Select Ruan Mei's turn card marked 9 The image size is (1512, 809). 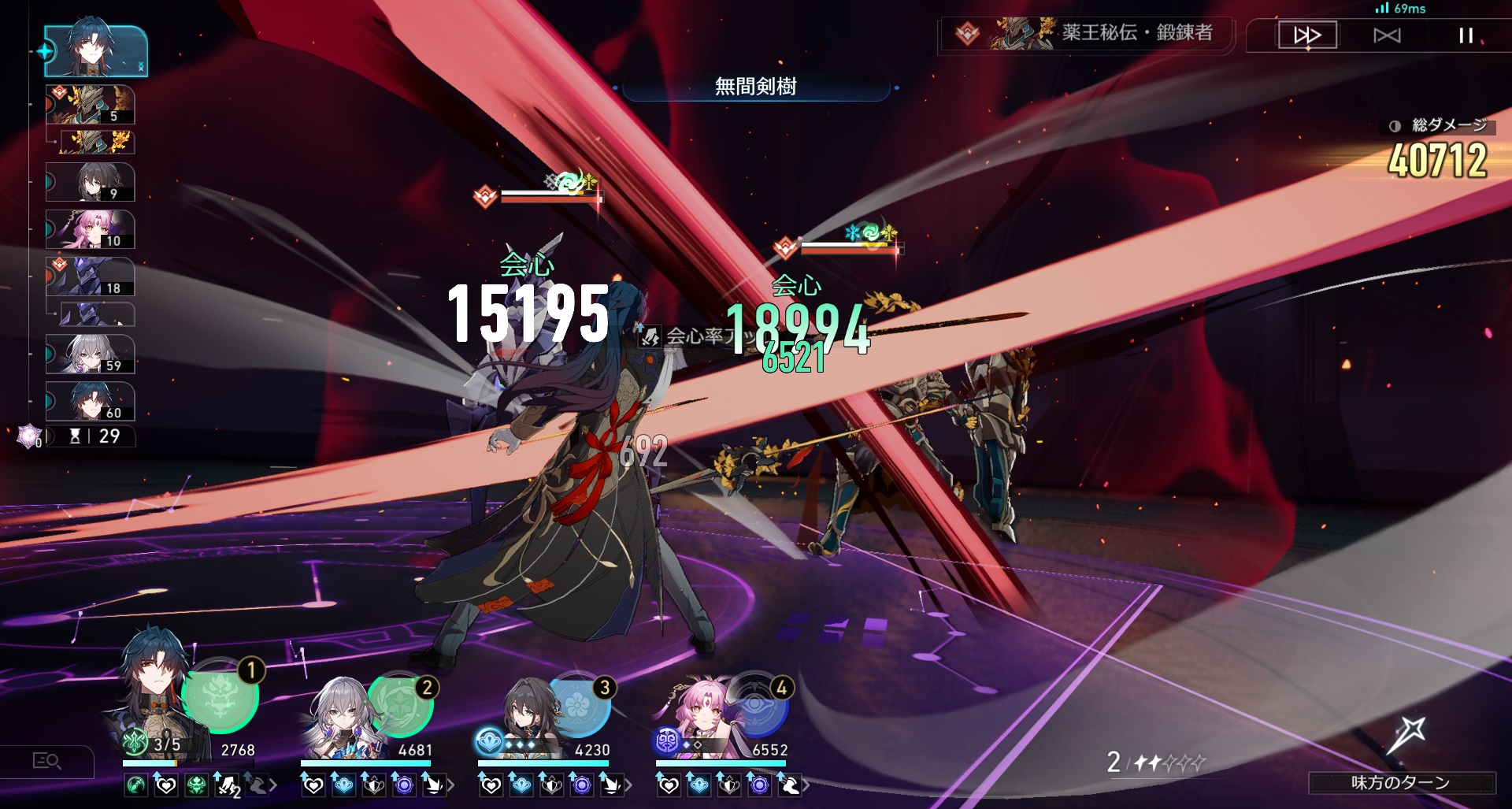[91, 183]
